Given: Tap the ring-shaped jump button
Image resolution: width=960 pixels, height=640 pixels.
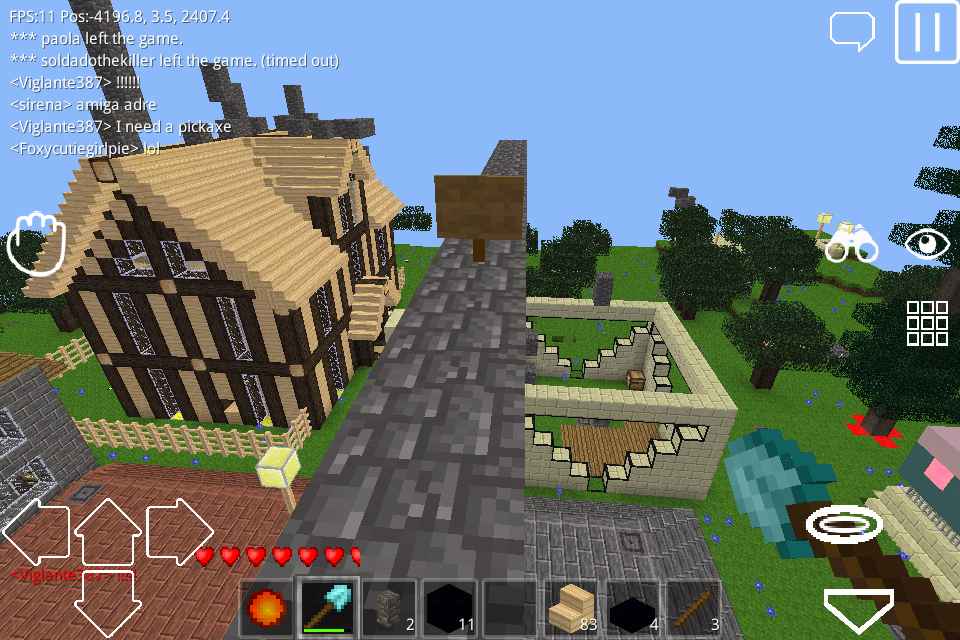Looking at the screenshot, I should [844, 522].
